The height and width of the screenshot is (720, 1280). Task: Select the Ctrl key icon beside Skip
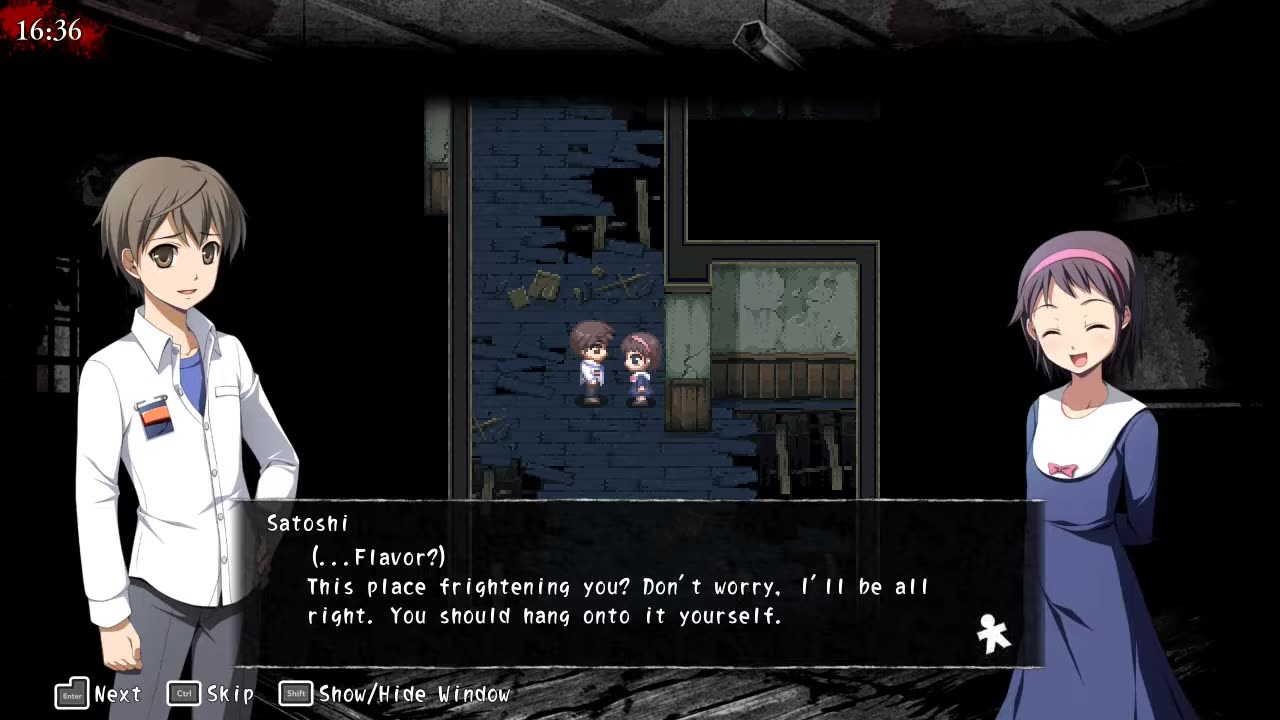(x=182, y=693)
